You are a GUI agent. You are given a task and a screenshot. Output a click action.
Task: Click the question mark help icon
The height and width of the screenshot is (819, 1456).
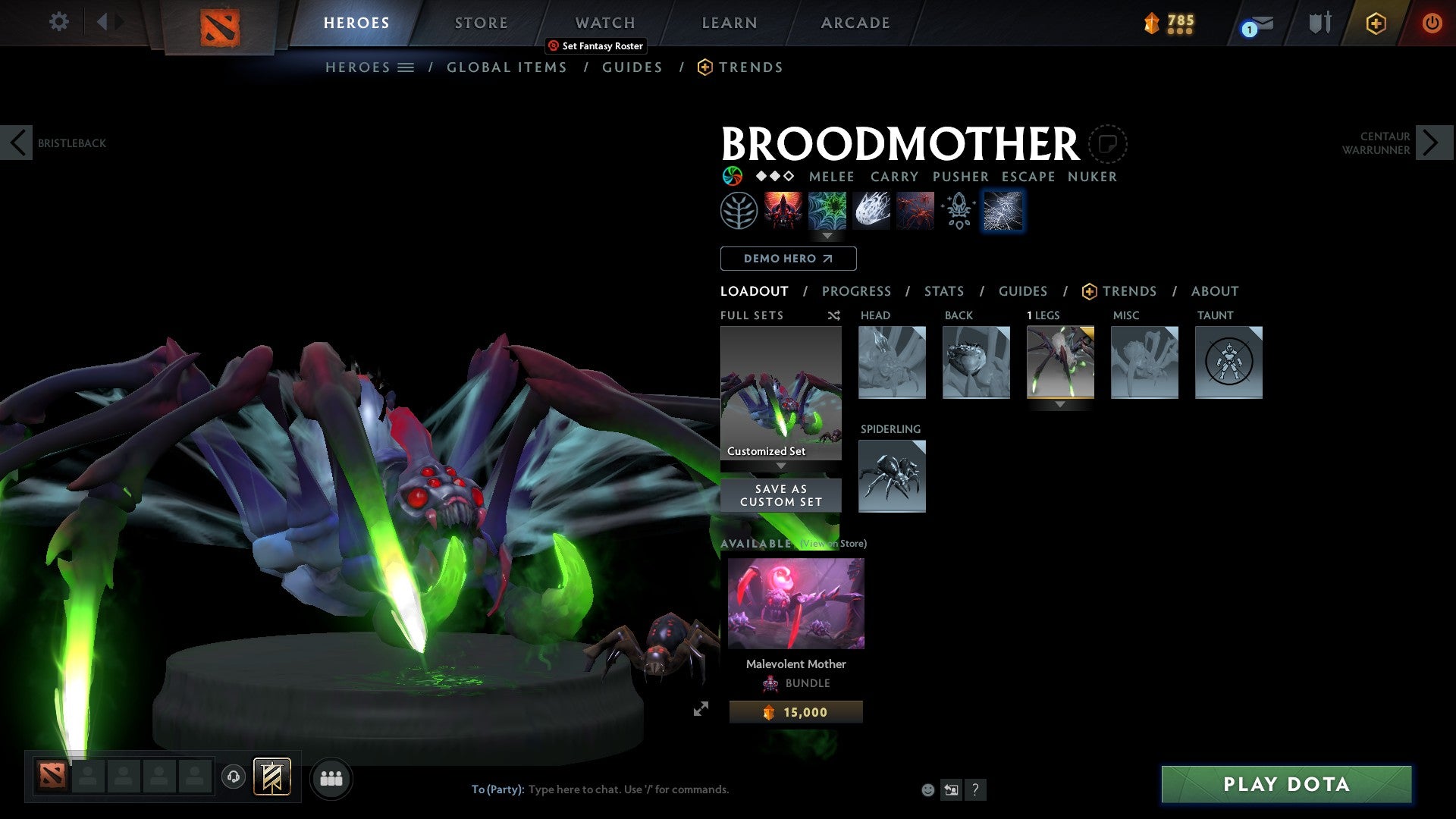click(975, 789)
